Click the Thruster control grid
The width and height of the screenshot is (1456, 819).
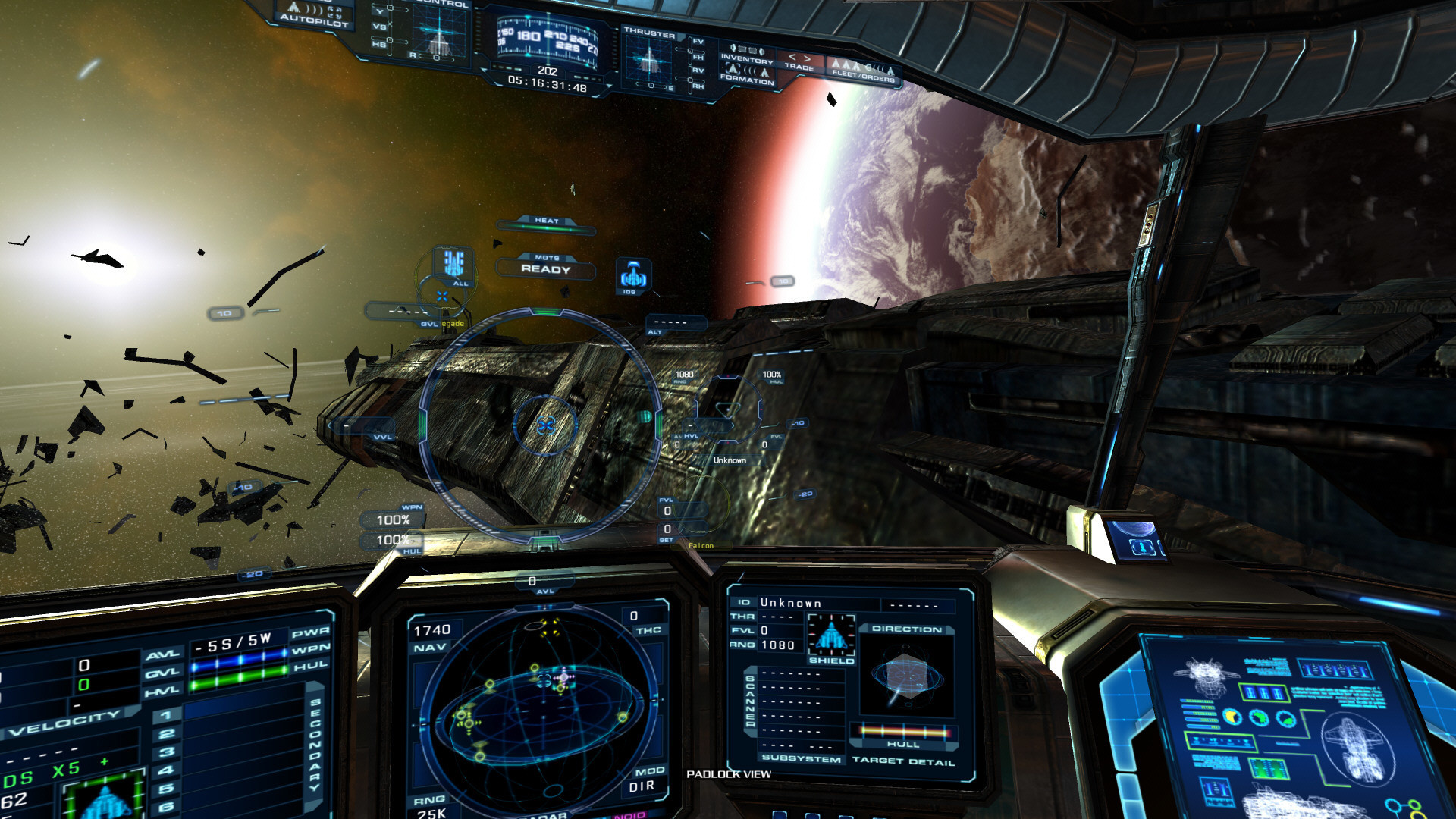[x=648, y=61]
